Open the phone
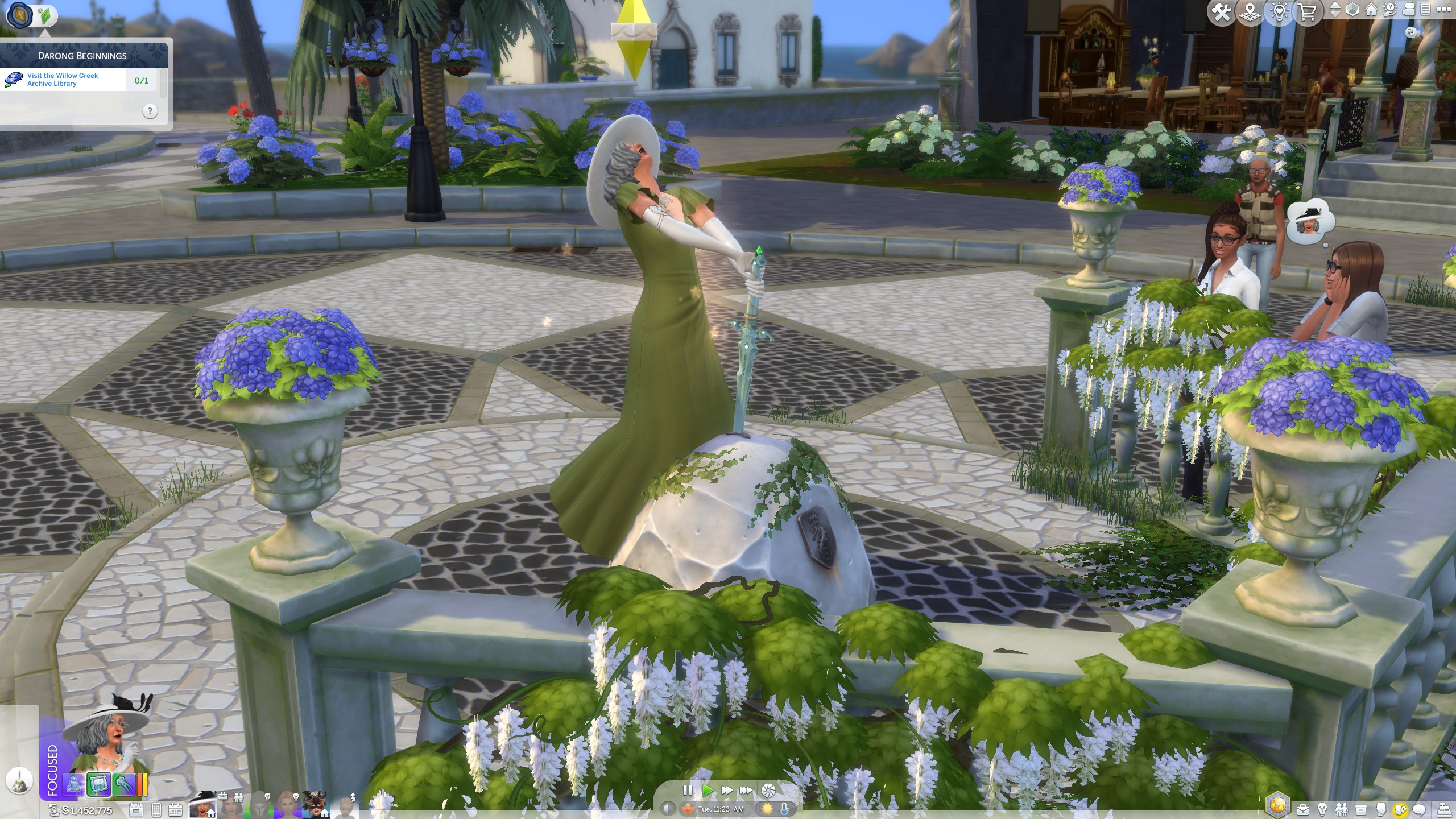Viewport: 1456px width, 819px height. point(156,810)
